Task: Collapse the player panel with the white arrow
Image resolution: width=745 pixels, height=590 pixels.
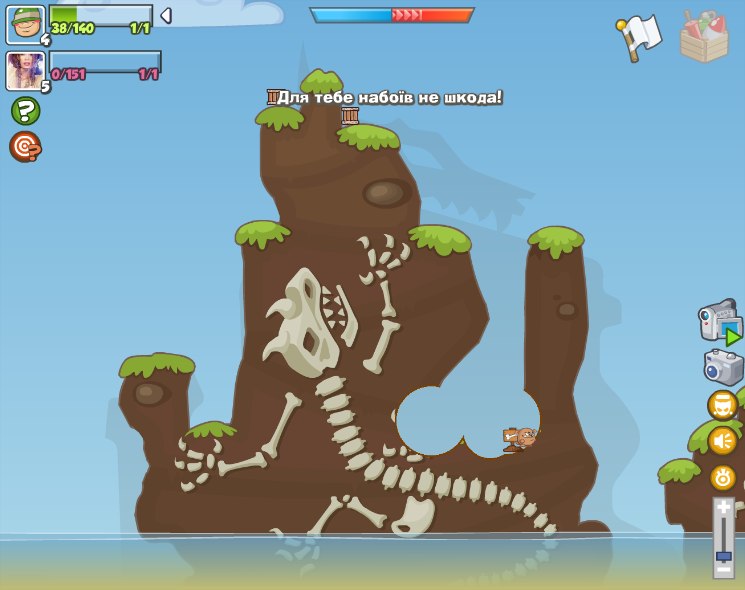Action: tap(166, 15)
